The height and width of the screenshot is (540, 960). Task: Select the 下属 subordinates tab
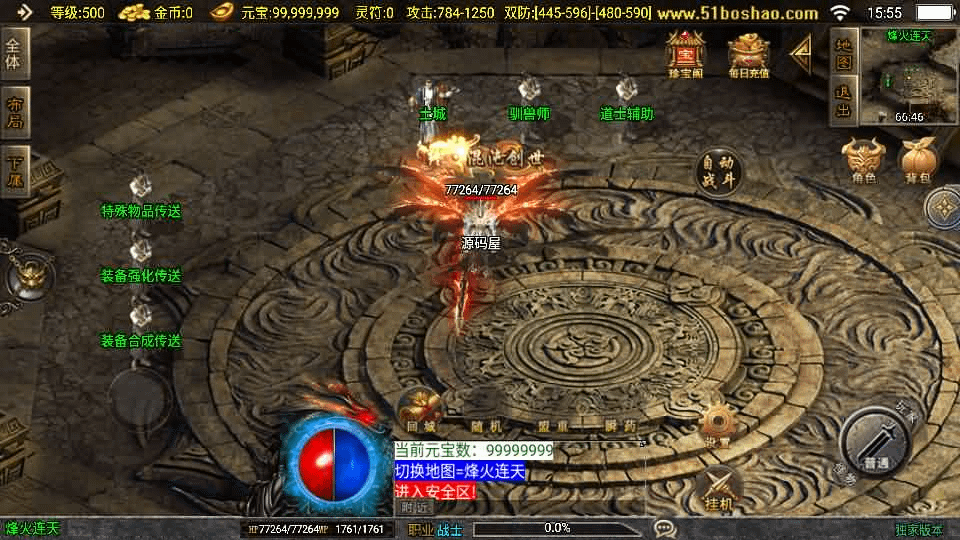click(x=15, y=170)
